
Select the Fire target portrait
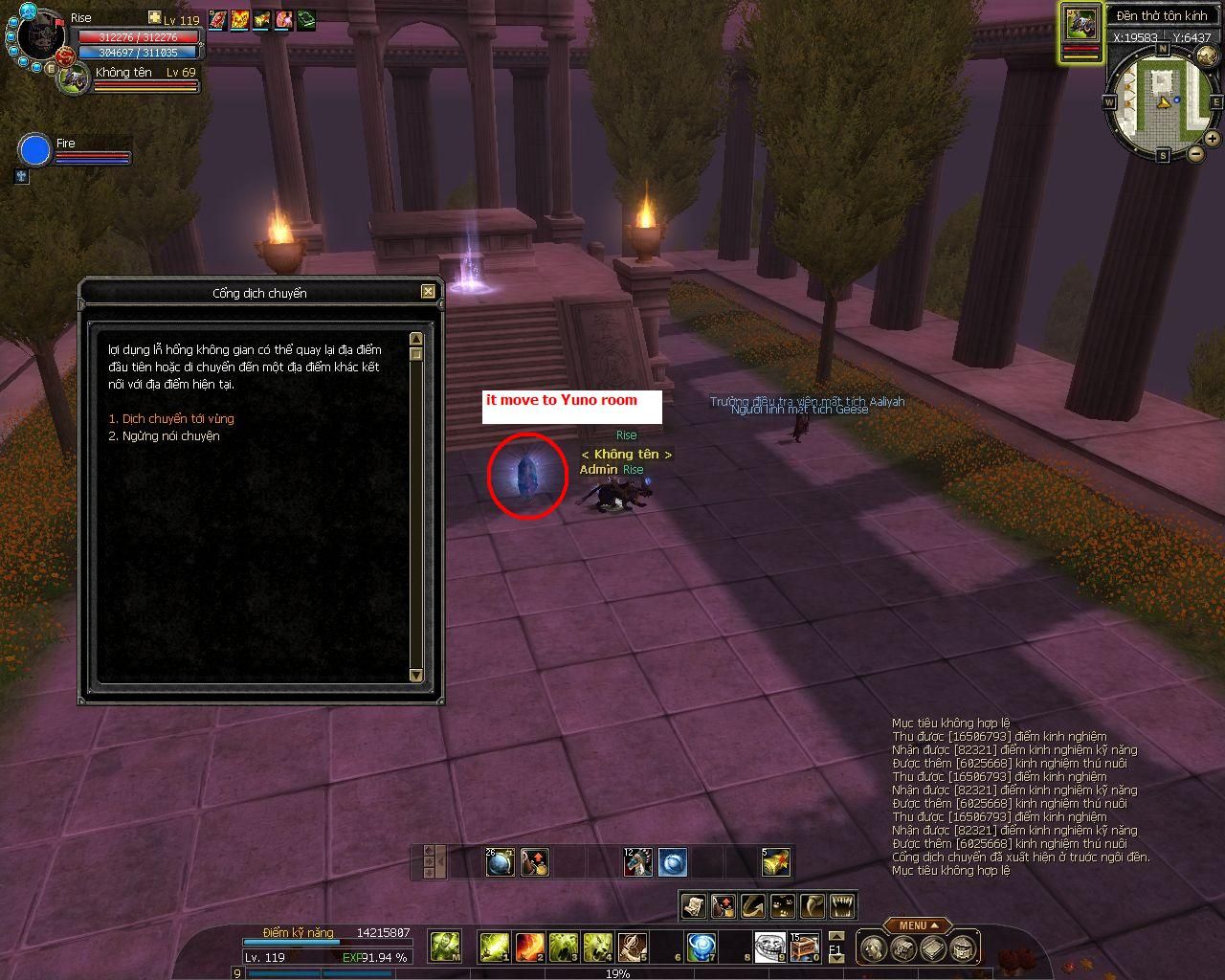(34, 151)
